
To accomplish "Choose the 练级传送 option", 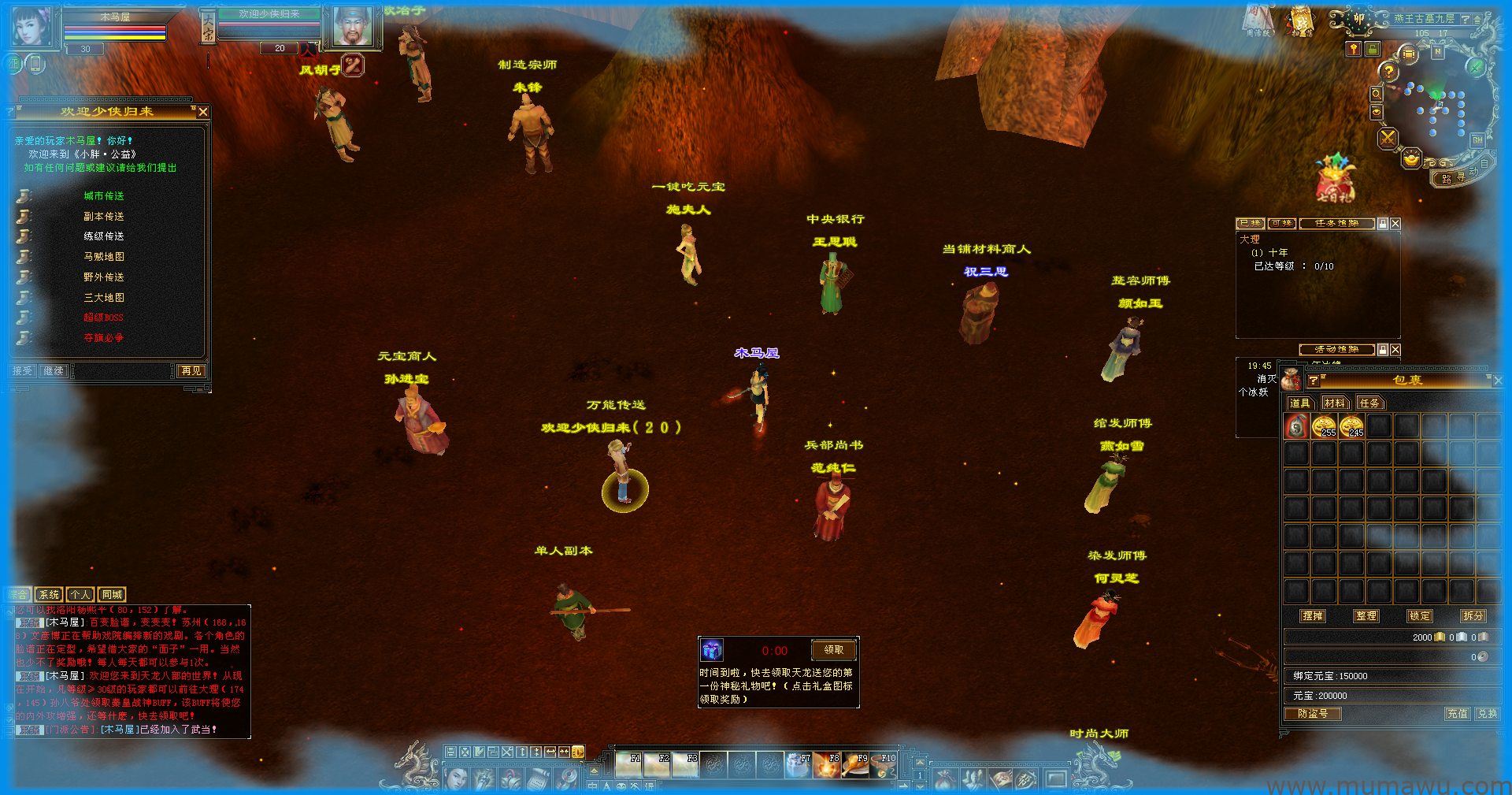I will point(104,236).
